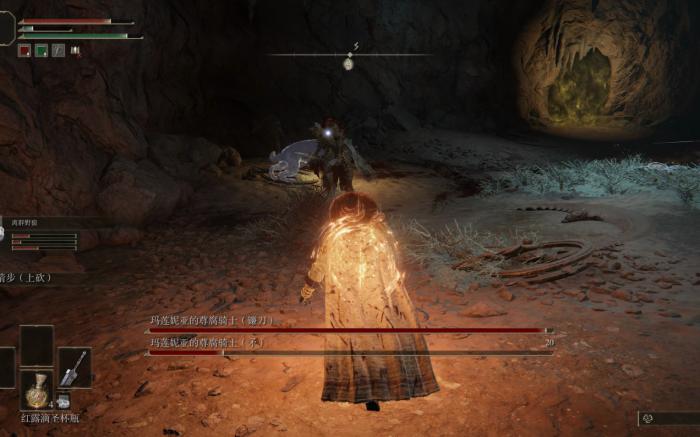The height and width of the screenshot is (437, 700).
Task: Click the gray sword status buff icon
Action: 58,50
